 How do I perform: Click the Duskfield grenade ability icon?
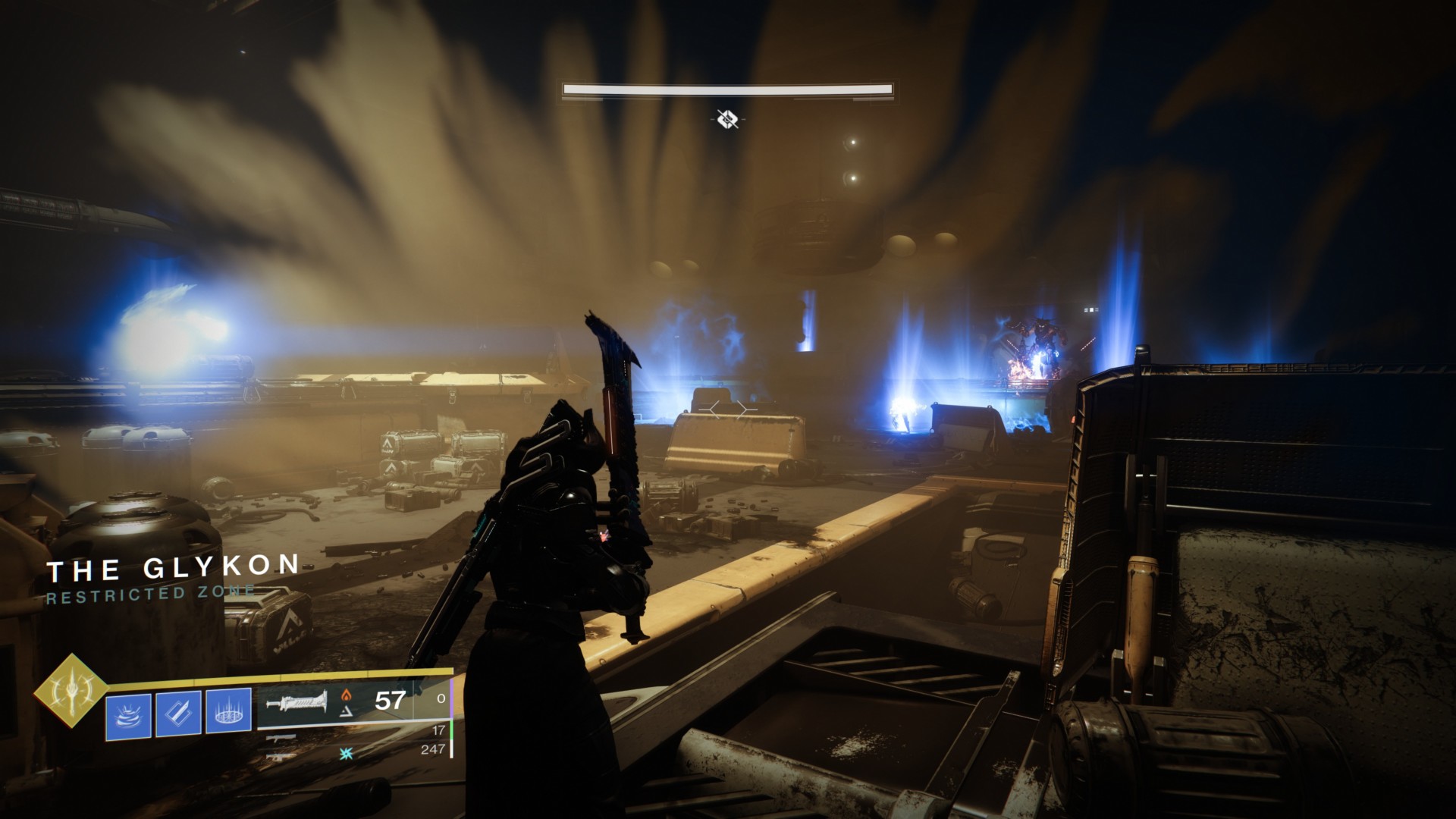[227, 709]
